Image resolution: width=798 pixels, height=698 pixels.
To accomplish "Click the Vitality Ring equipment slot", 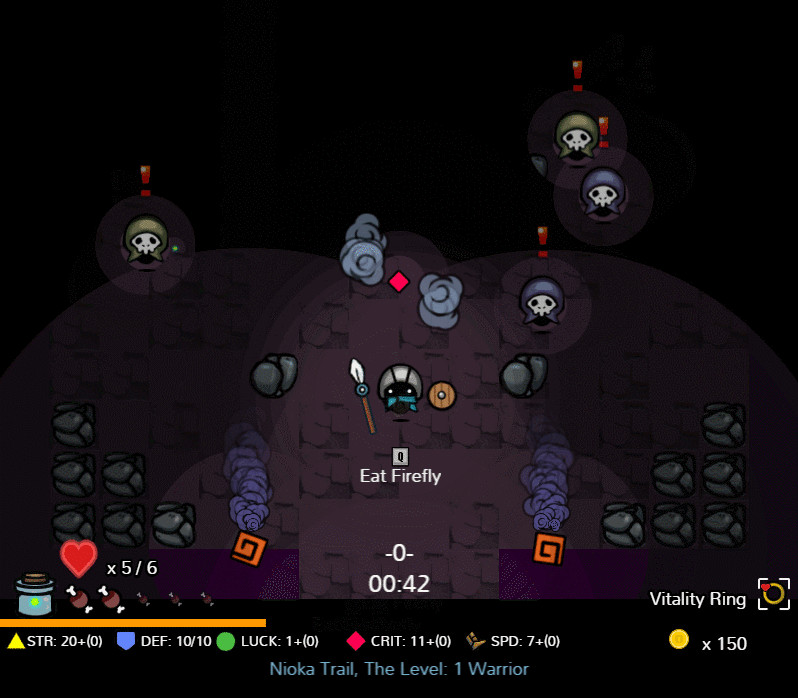I will pyautogui.click(x=773, y=594).
